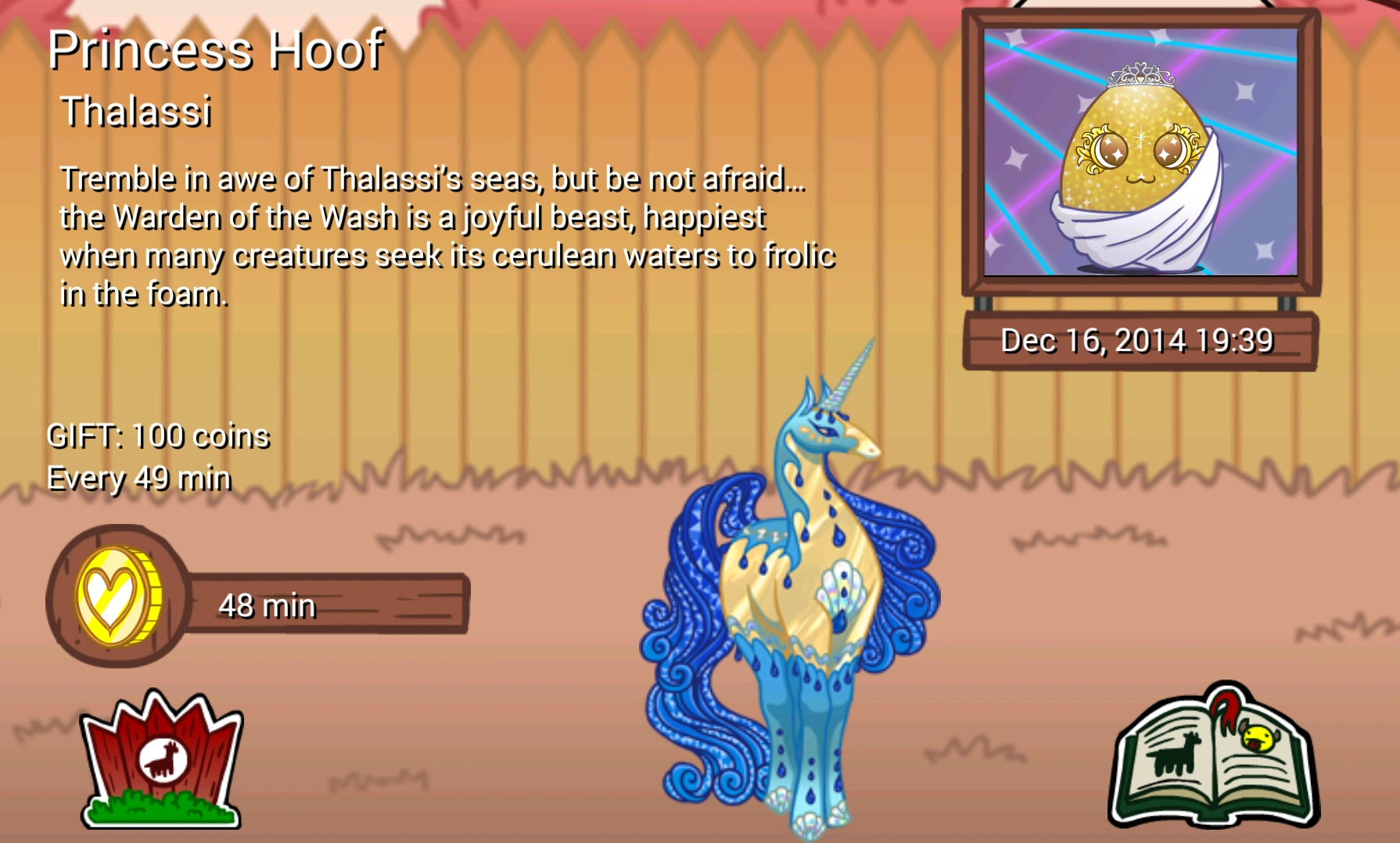Click the 48 min progress bar

tap(328, 602)
